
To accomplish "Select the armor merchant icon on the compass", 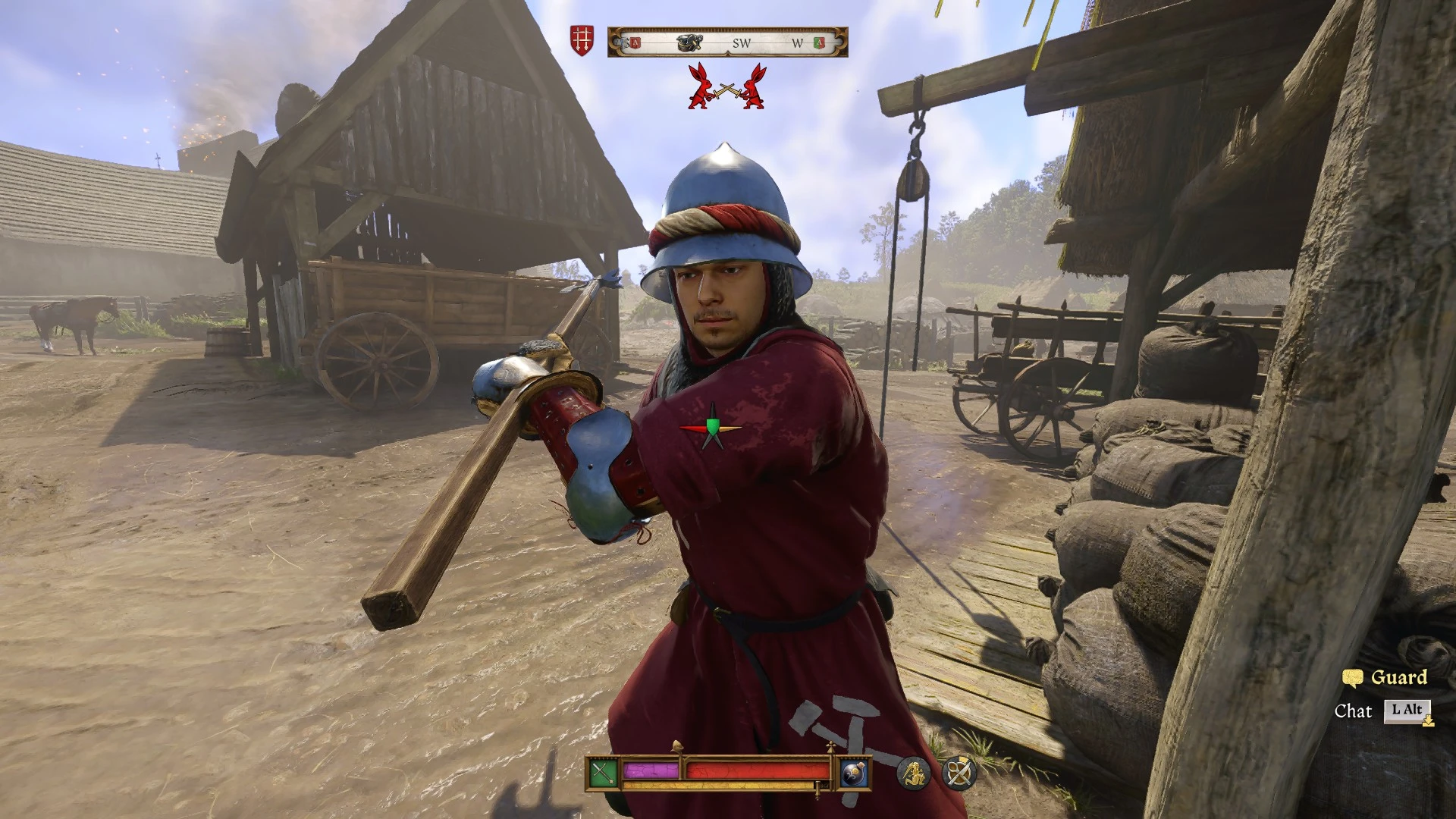I will point(690,42).
